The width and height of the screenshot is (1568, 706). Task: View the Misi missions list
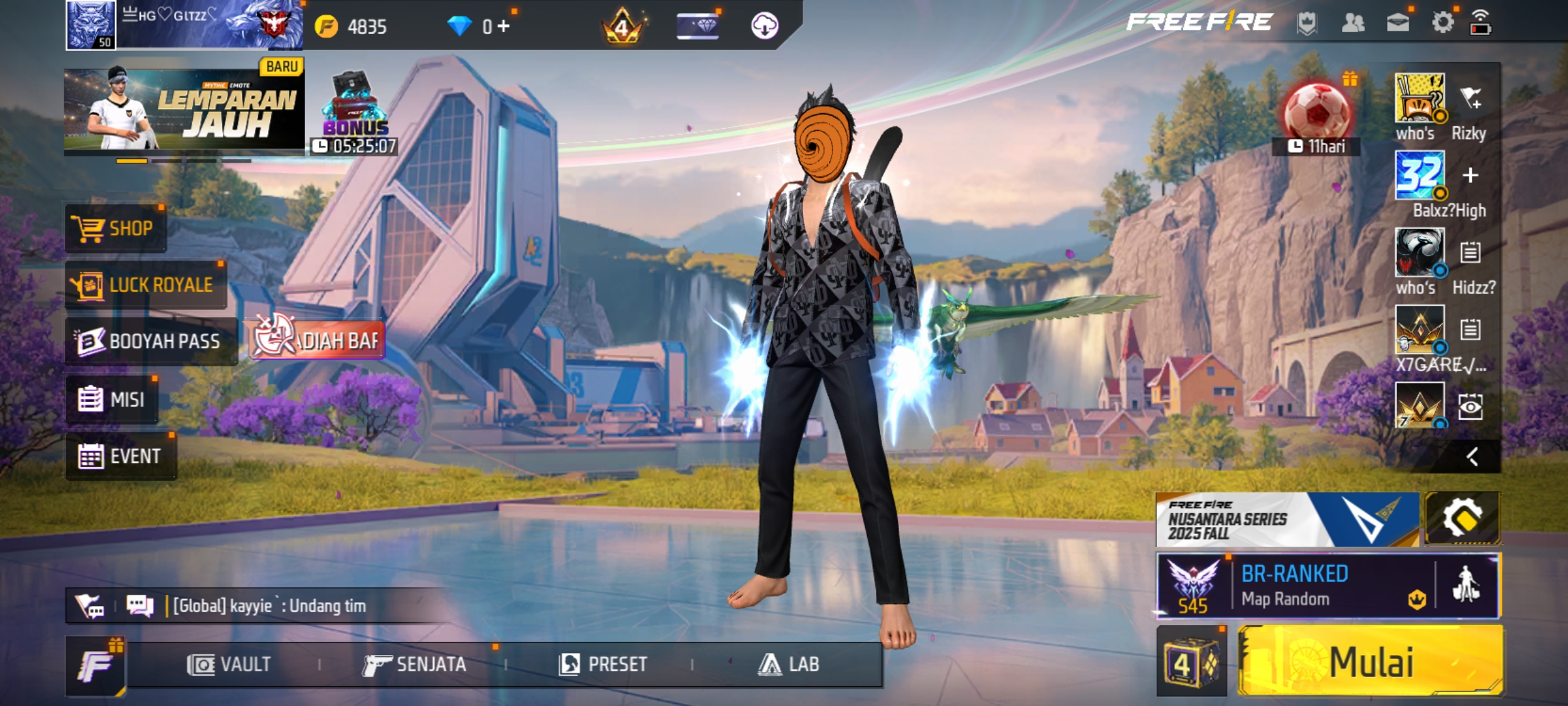pos(112,399)
